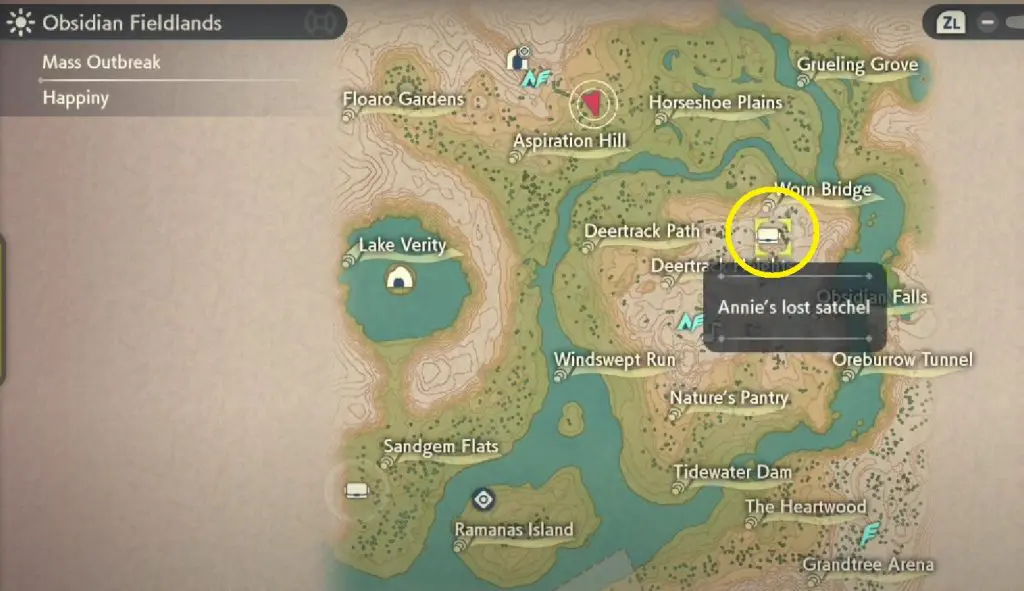Select the Grandtree Arena location label
1024x591 pixels.
868,565
